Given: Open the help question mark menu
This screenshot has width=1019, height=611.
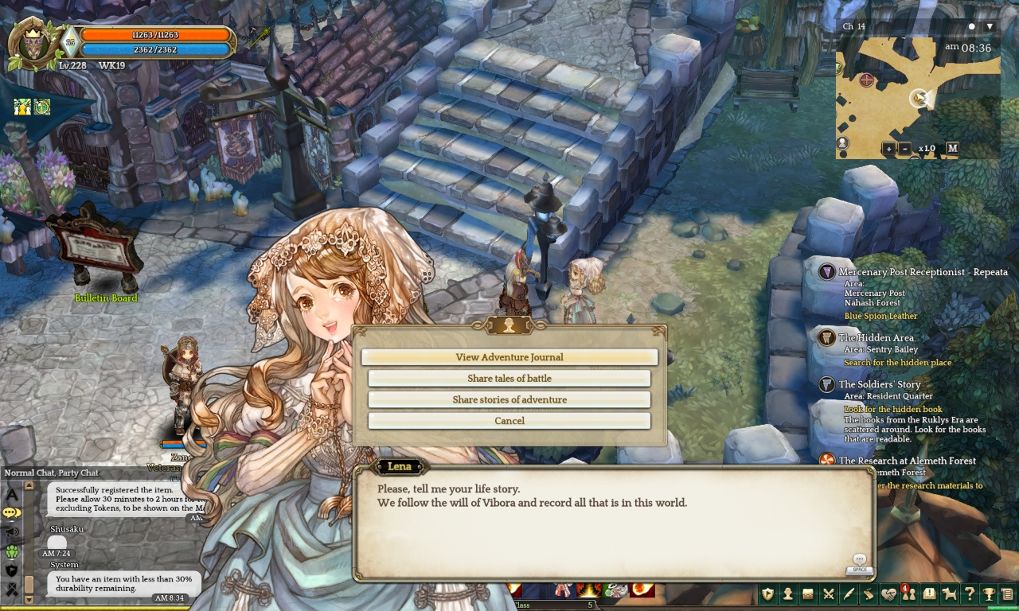Looking at the screenshot, I should pyautogui.click(x=968, y=594).
